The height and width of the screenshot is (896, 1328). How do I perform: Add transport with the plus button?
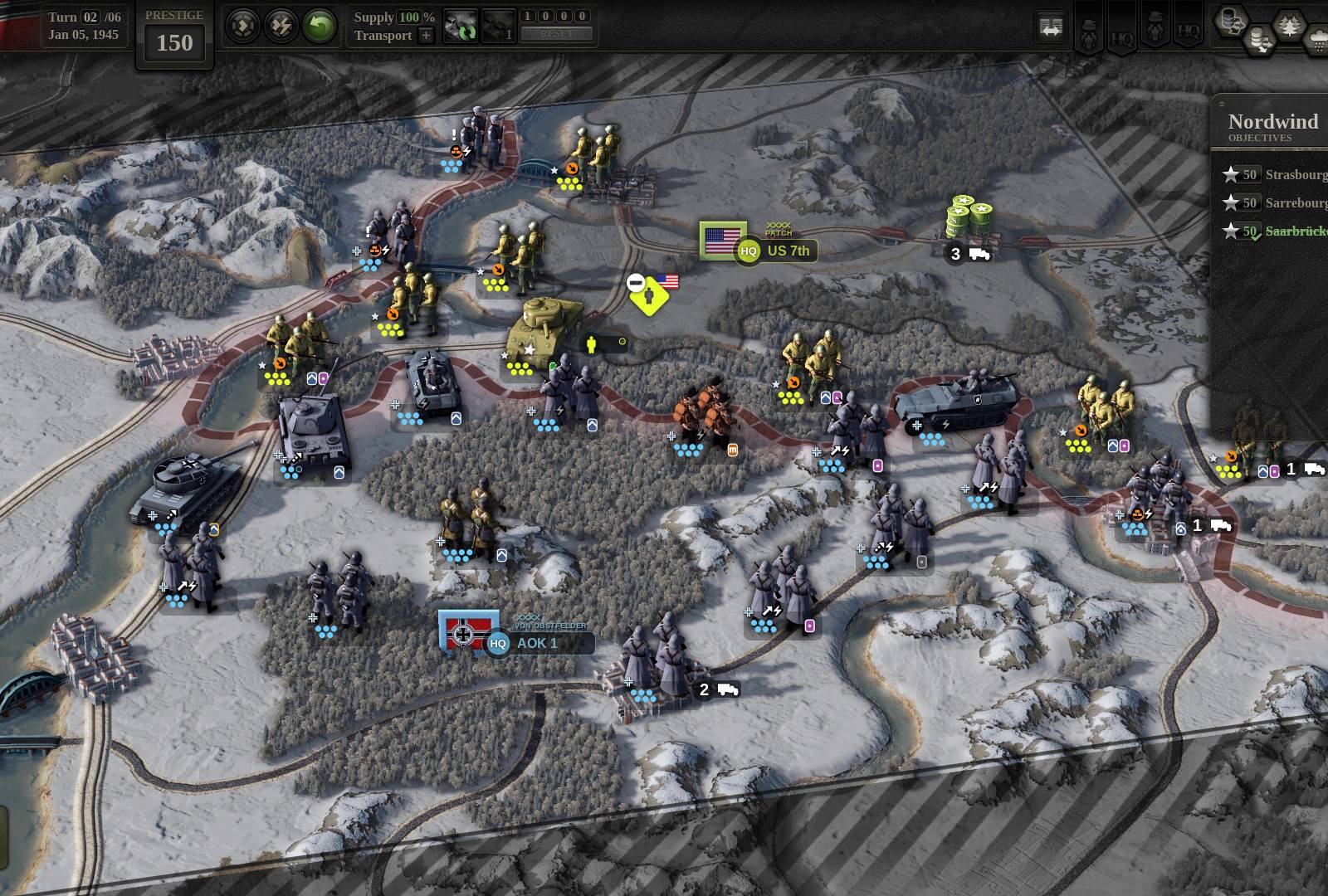(425, 36)
